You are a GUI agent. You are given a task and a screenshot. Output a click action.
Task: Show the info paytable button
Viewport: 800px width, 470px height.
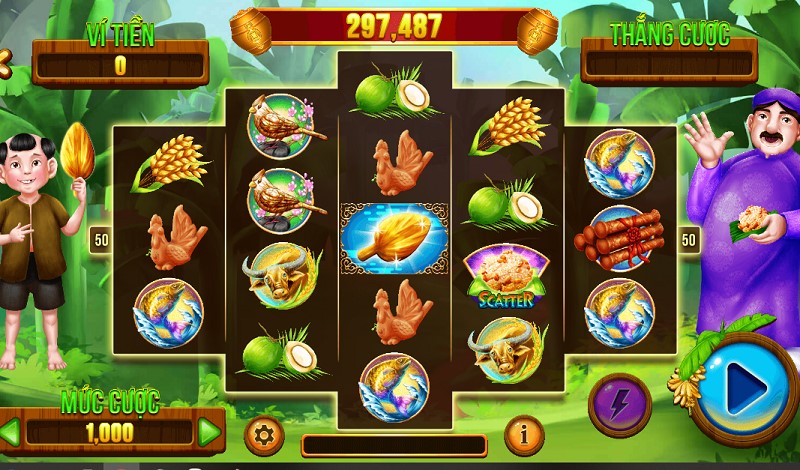tap(523, 434)
